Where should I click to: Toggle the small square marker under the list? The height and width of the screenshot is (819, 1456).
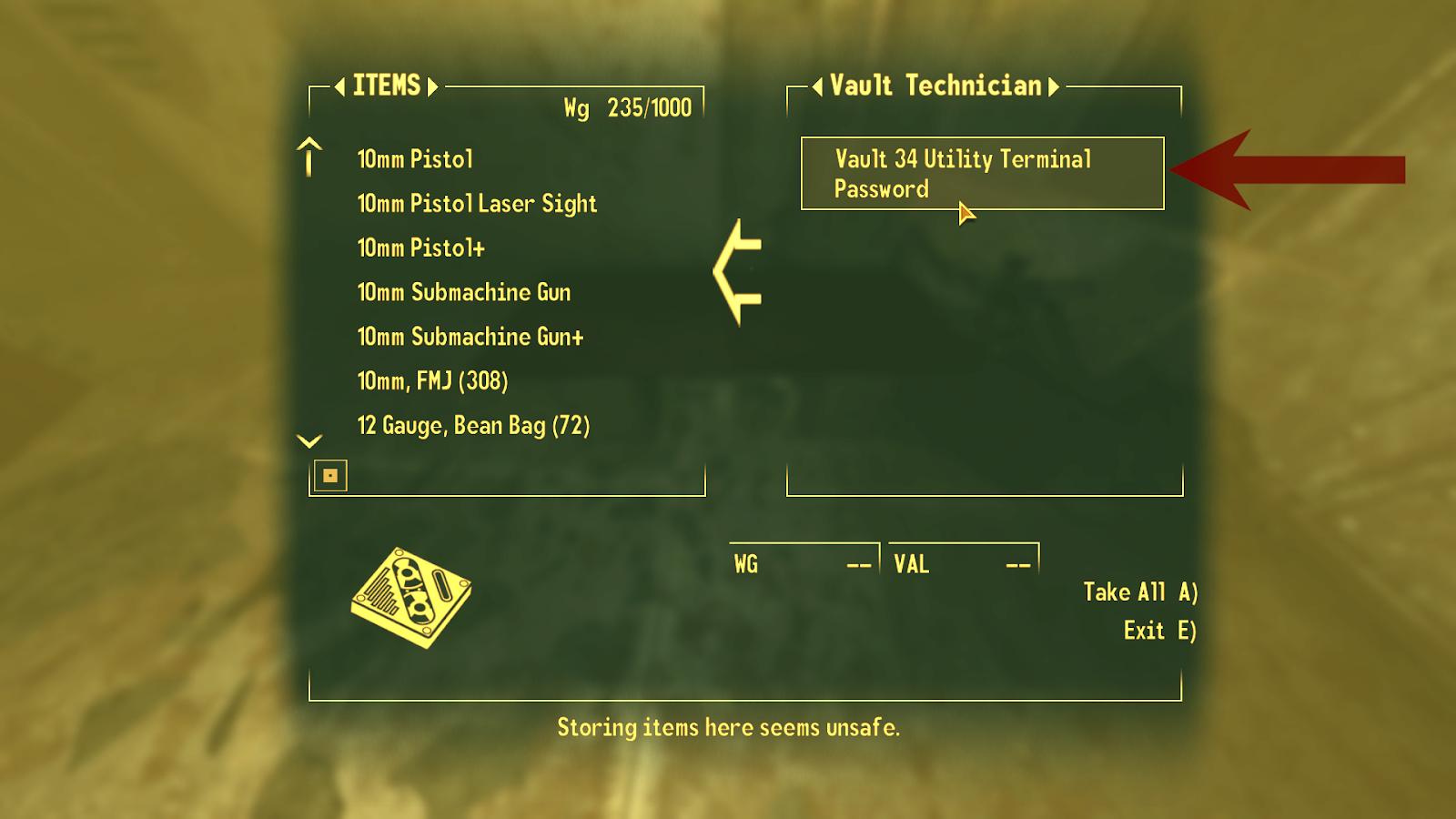(x=330, y=474)
